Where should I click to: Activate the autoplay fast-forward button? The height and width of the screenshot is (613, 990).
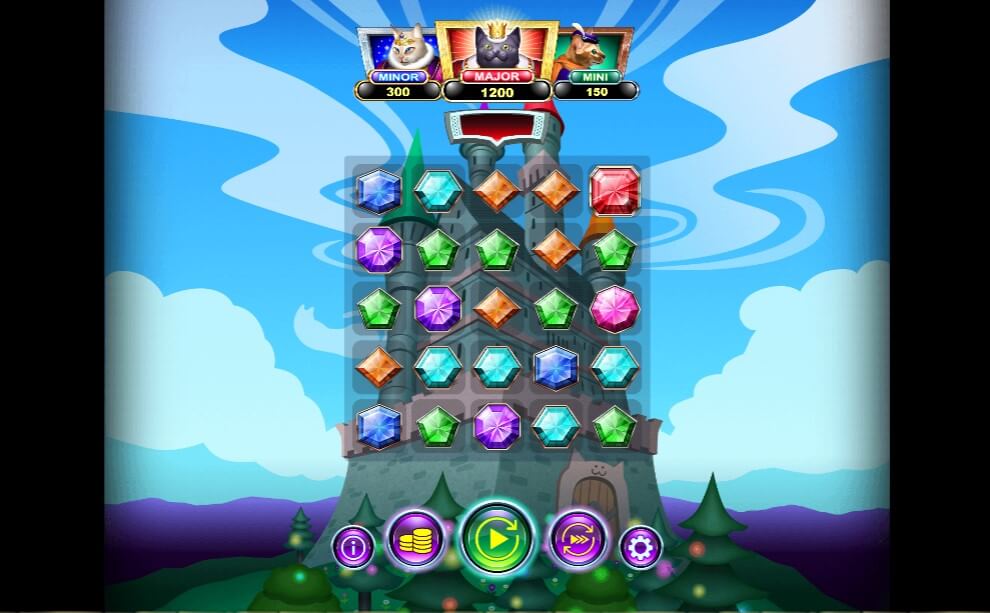tap(579, 540)
